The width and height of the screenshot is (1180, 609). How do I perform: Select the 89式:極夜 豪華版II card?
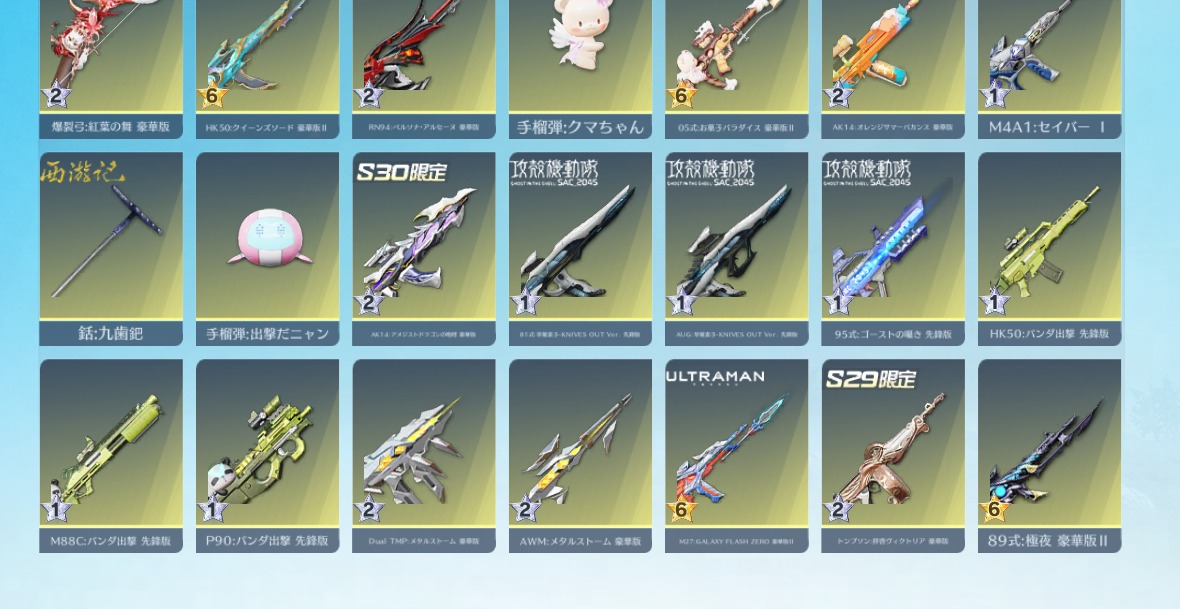pyautogui.click(x=1049, y=455)
